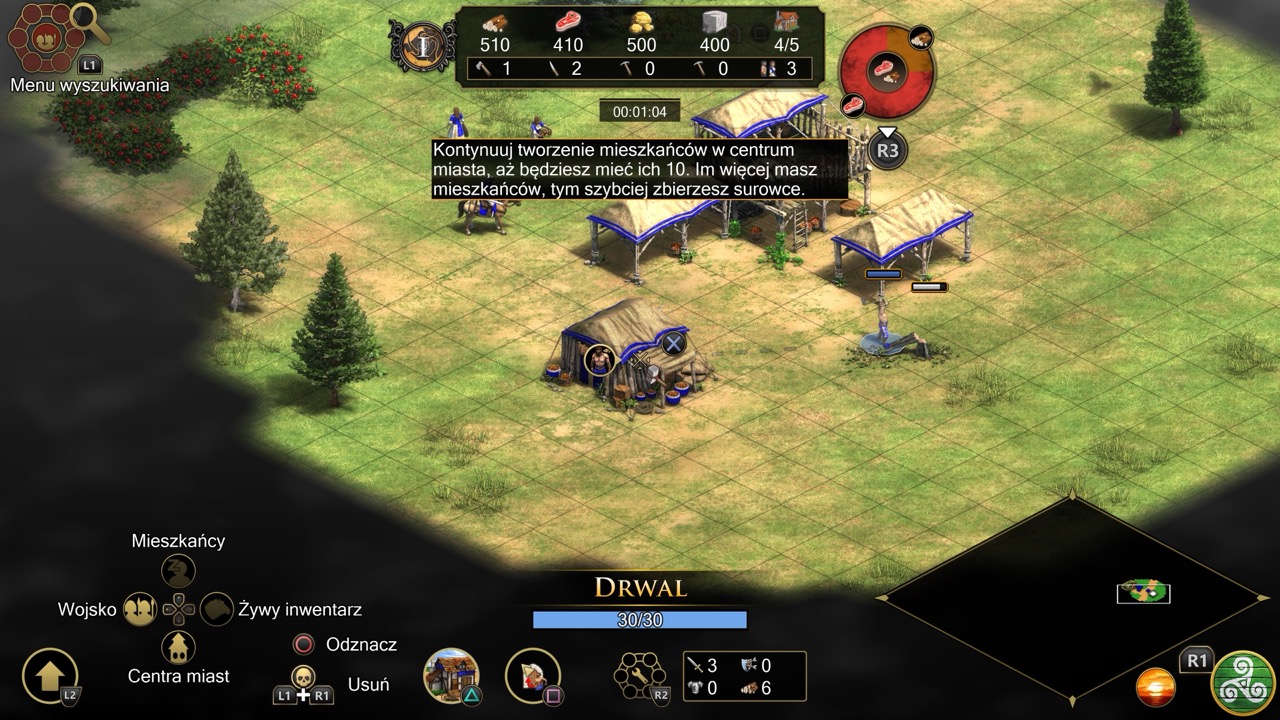Deselect with the Odznacz option
The height and width of the screenshot is (720, 1280).
coord(303,644)
